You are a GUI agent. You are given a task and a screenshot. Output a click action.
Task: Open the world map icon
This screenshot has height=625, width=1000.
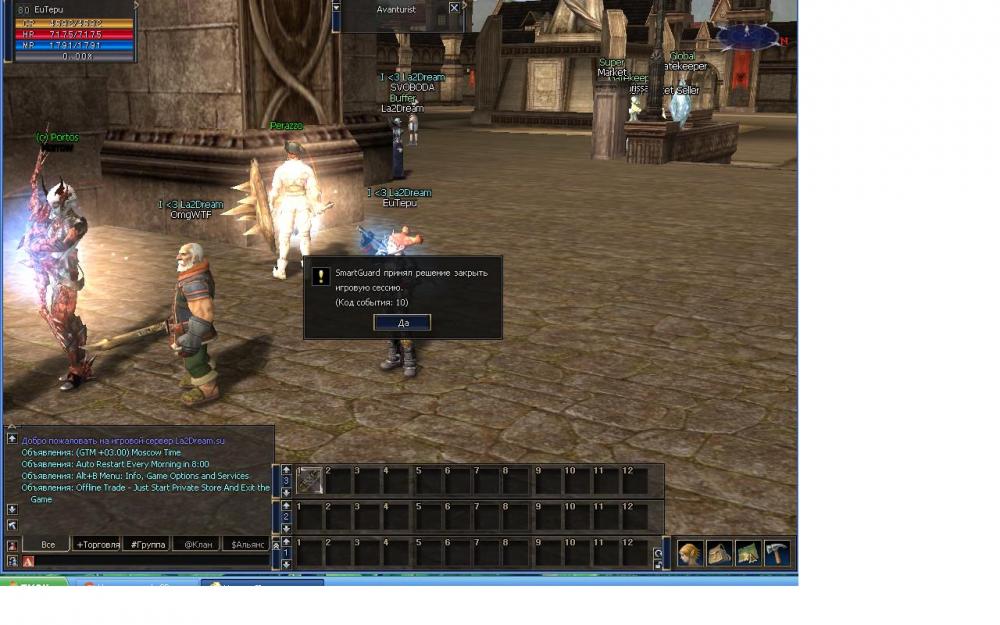click(x=748, y=554)
